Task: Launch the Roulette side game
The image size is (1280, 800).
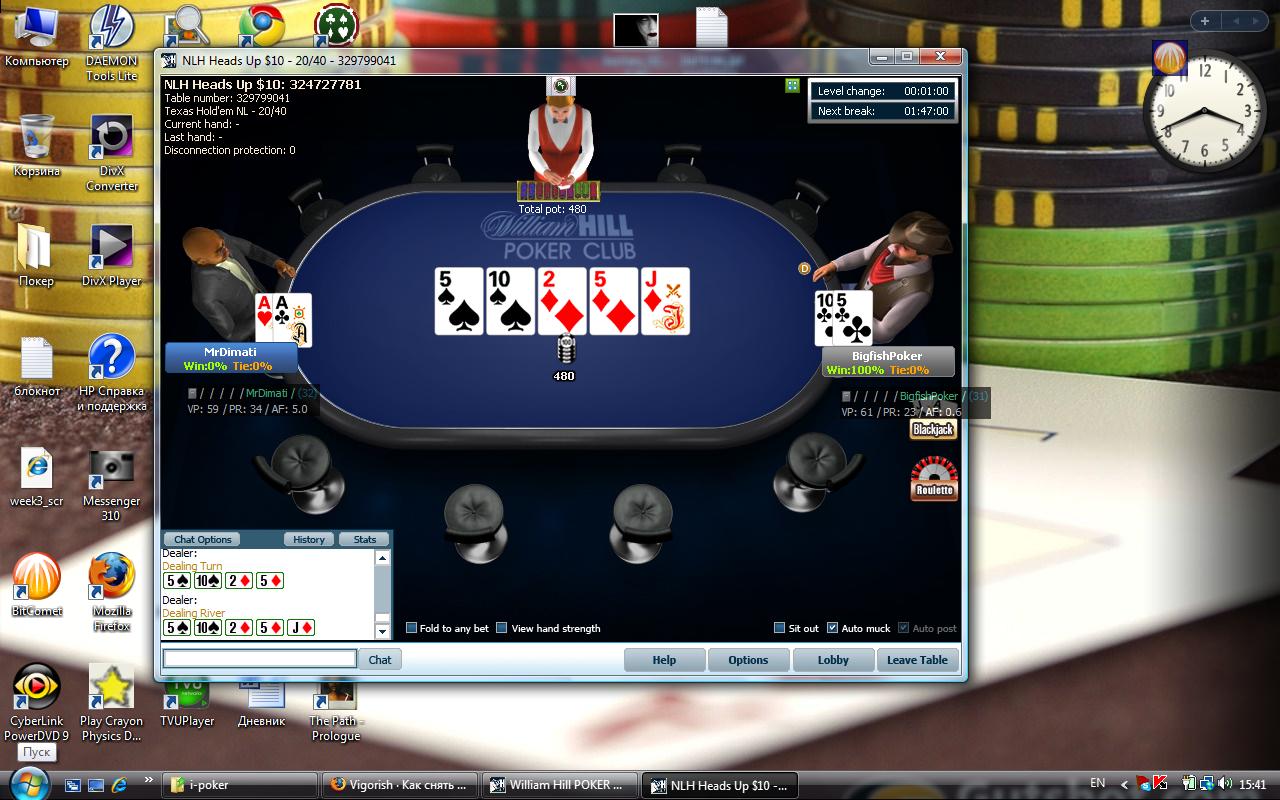Action: coord(934,479)
